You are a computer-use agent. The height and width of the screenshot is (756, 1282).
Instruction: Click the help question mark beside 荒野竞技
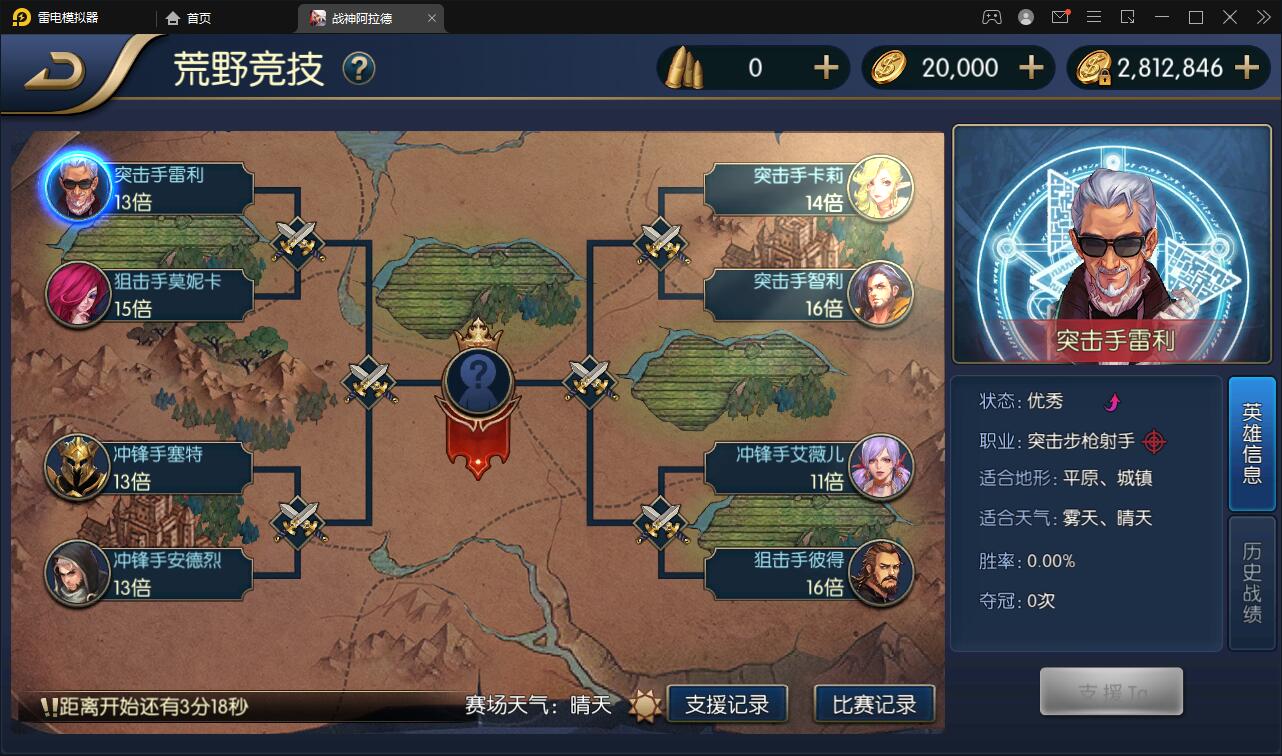[358, 70]
